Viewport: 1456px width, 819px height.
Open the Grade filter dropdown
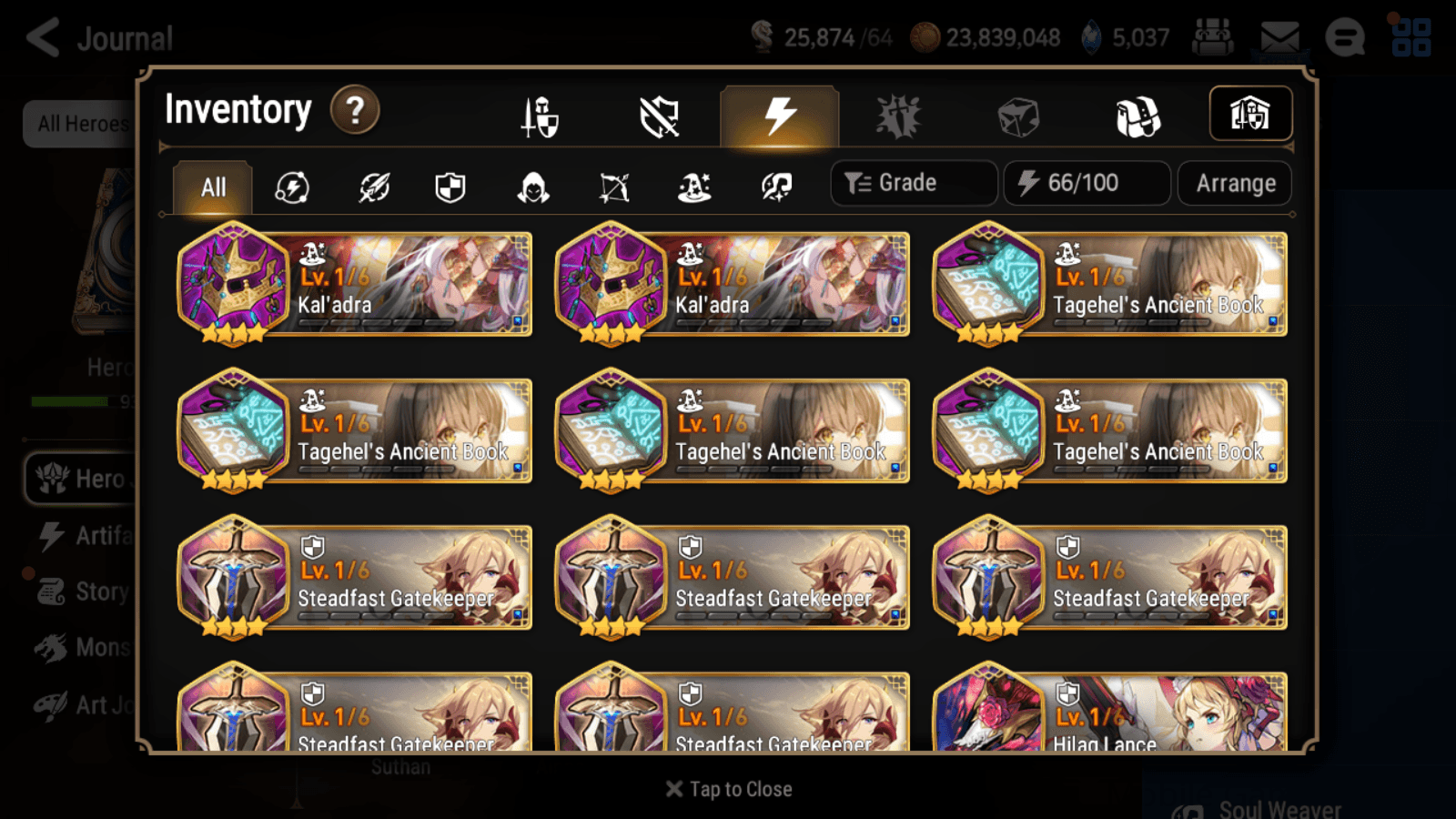coord(913,182)
